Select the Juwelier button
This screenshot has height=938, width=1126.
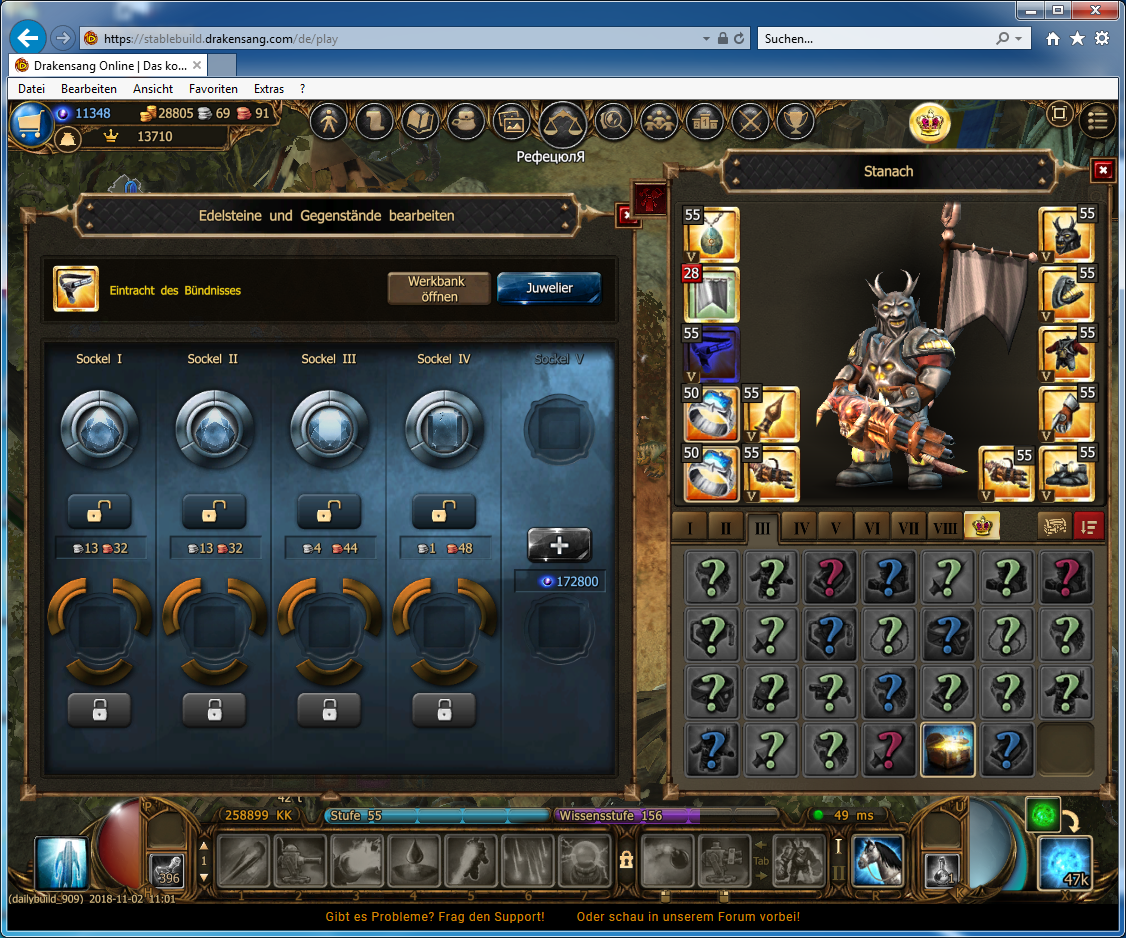tap(549, 288)
